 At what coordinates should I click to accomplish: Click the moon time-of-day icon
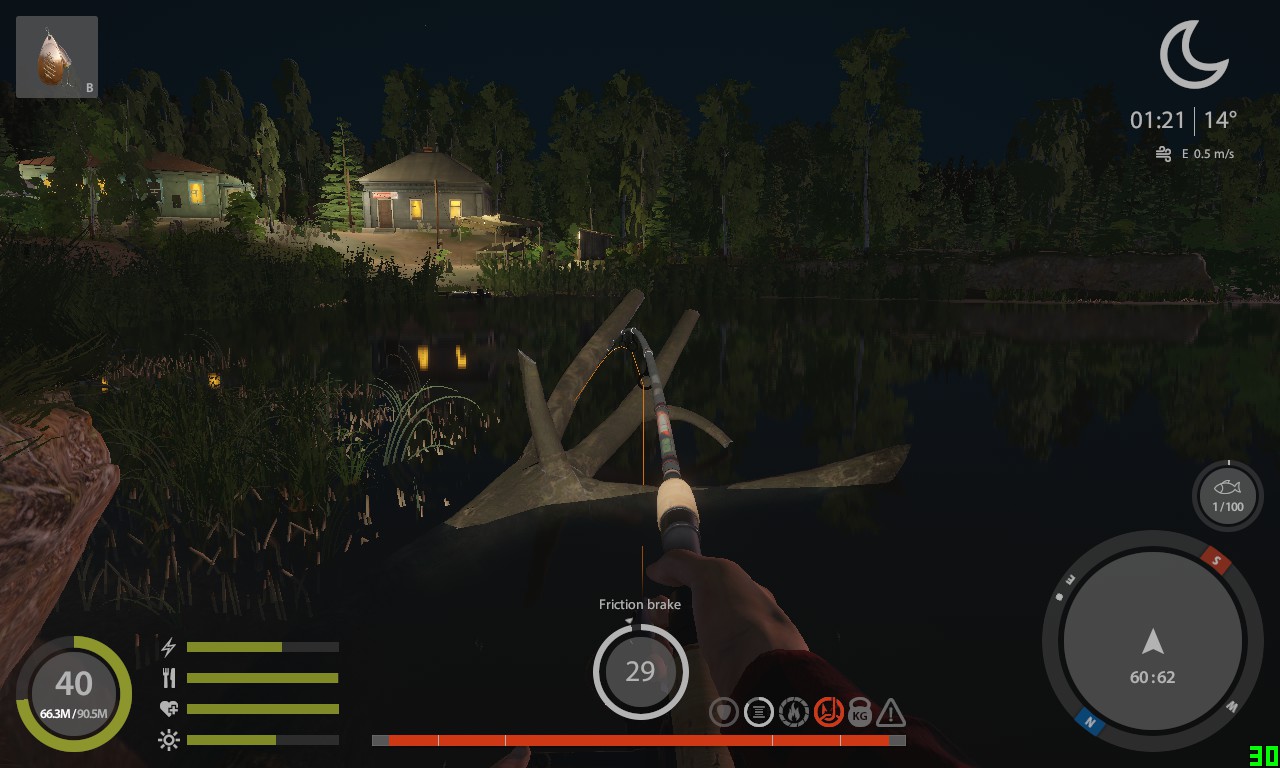(1193, 55)
